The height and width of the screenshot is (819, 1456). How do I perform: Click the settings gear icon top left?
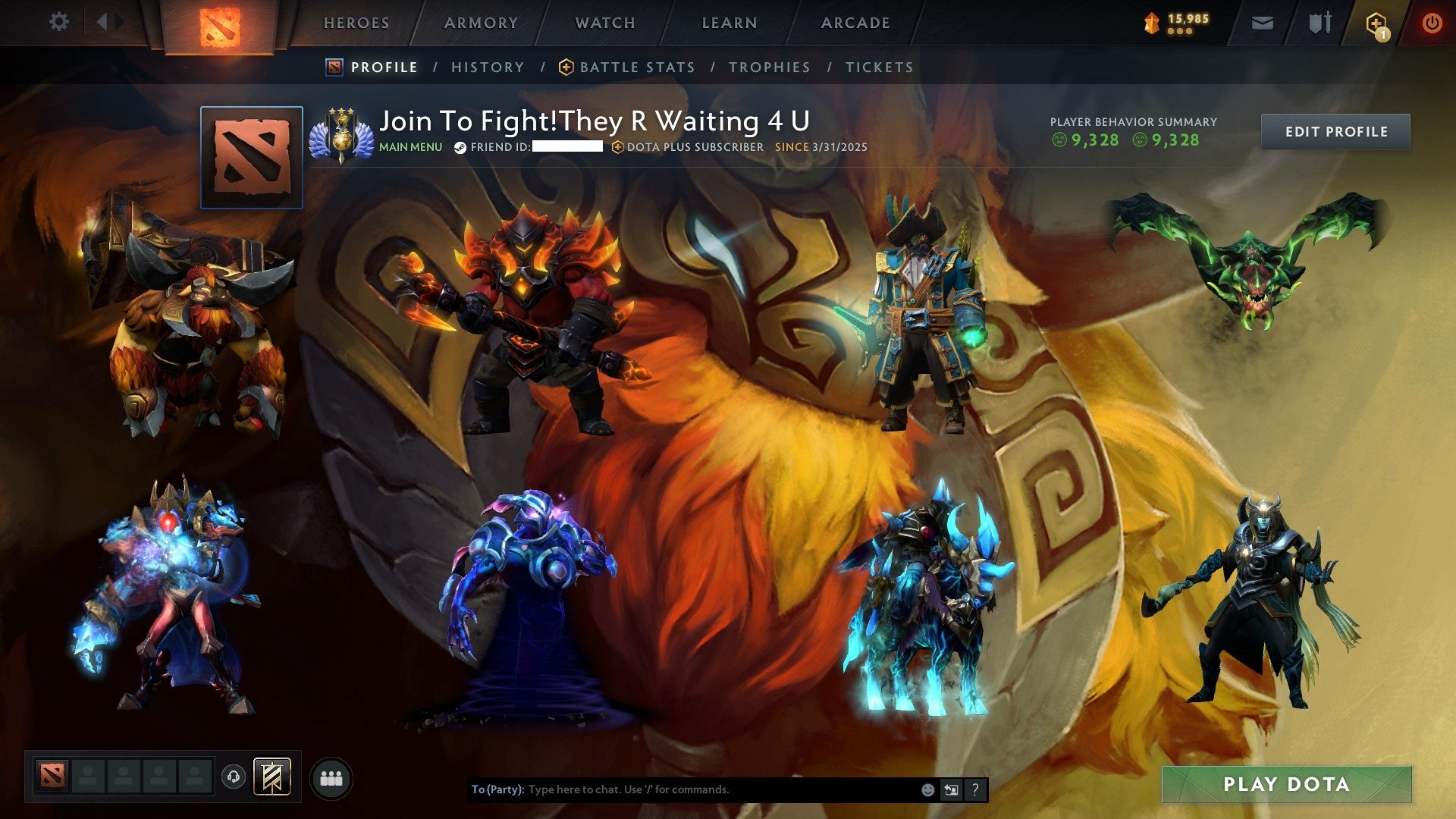(59, 21)
